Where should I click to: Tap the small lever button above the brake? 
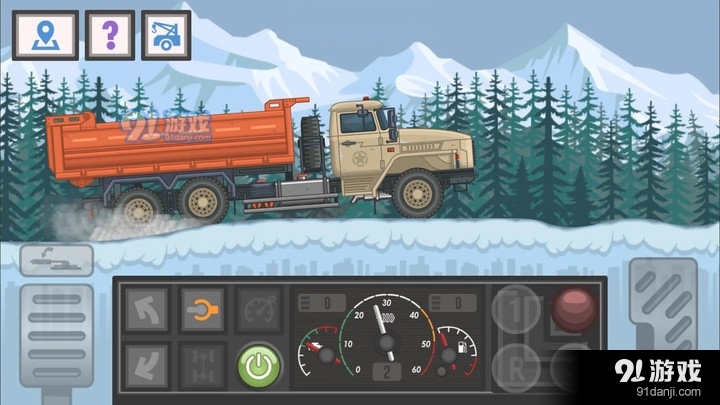(56, 259)
